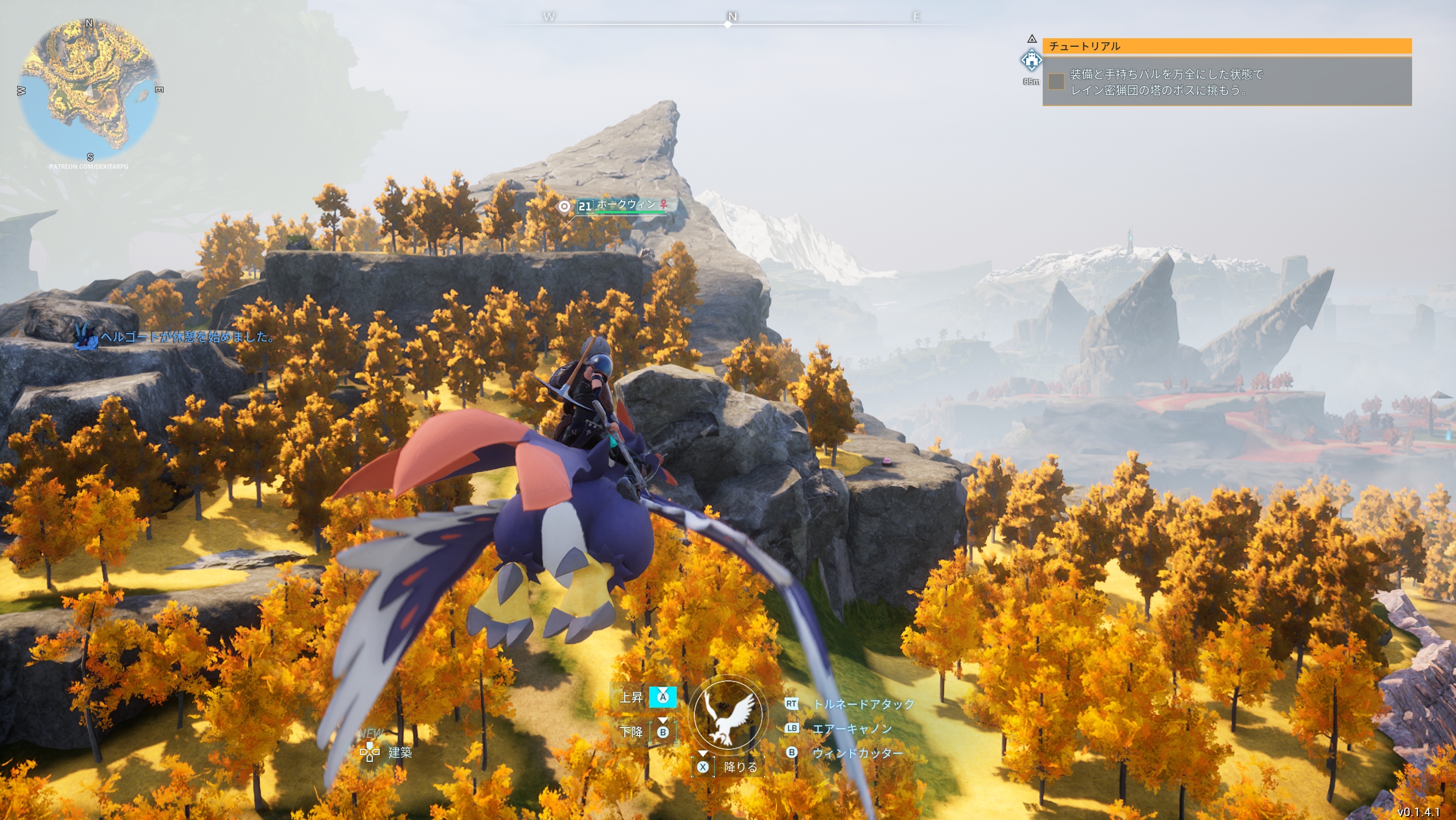Select the チュートリアル quest tracker header
This screenshot has width=1456, height=820.
pyautogui.click(x=1226, y=46)
